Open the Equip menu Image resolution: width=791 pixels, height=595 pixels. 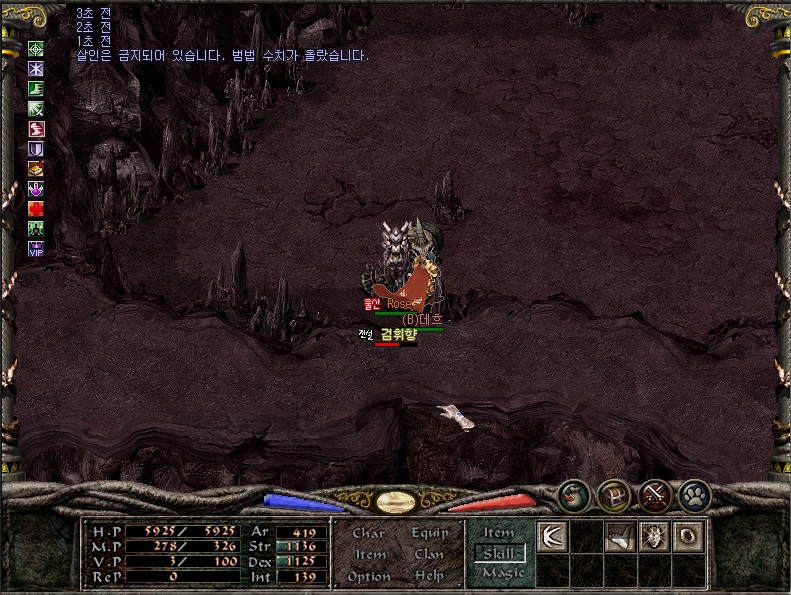(429, 534)
